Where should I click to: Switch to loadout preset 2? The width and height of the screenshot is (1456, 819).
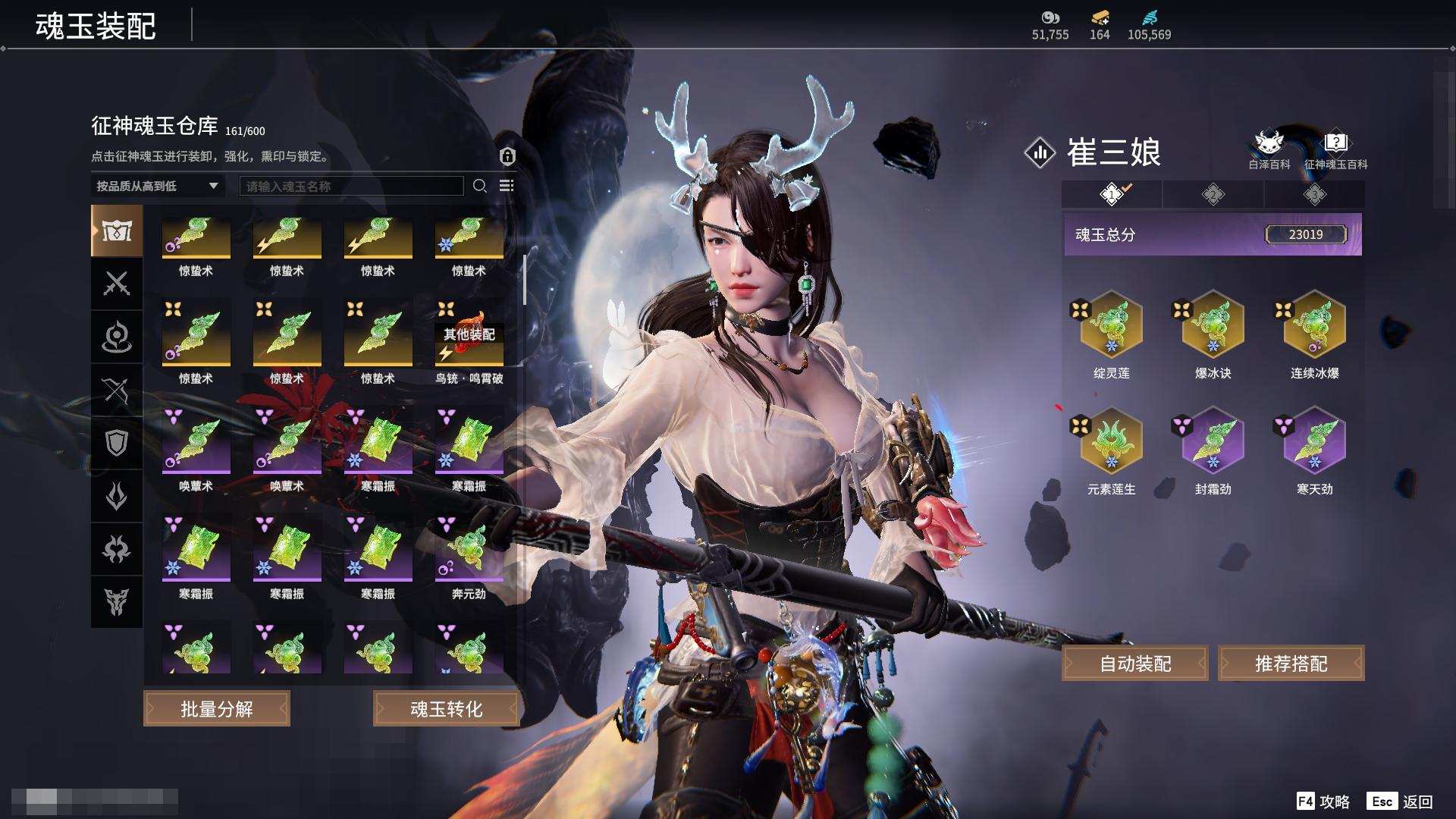[1213, 195]
